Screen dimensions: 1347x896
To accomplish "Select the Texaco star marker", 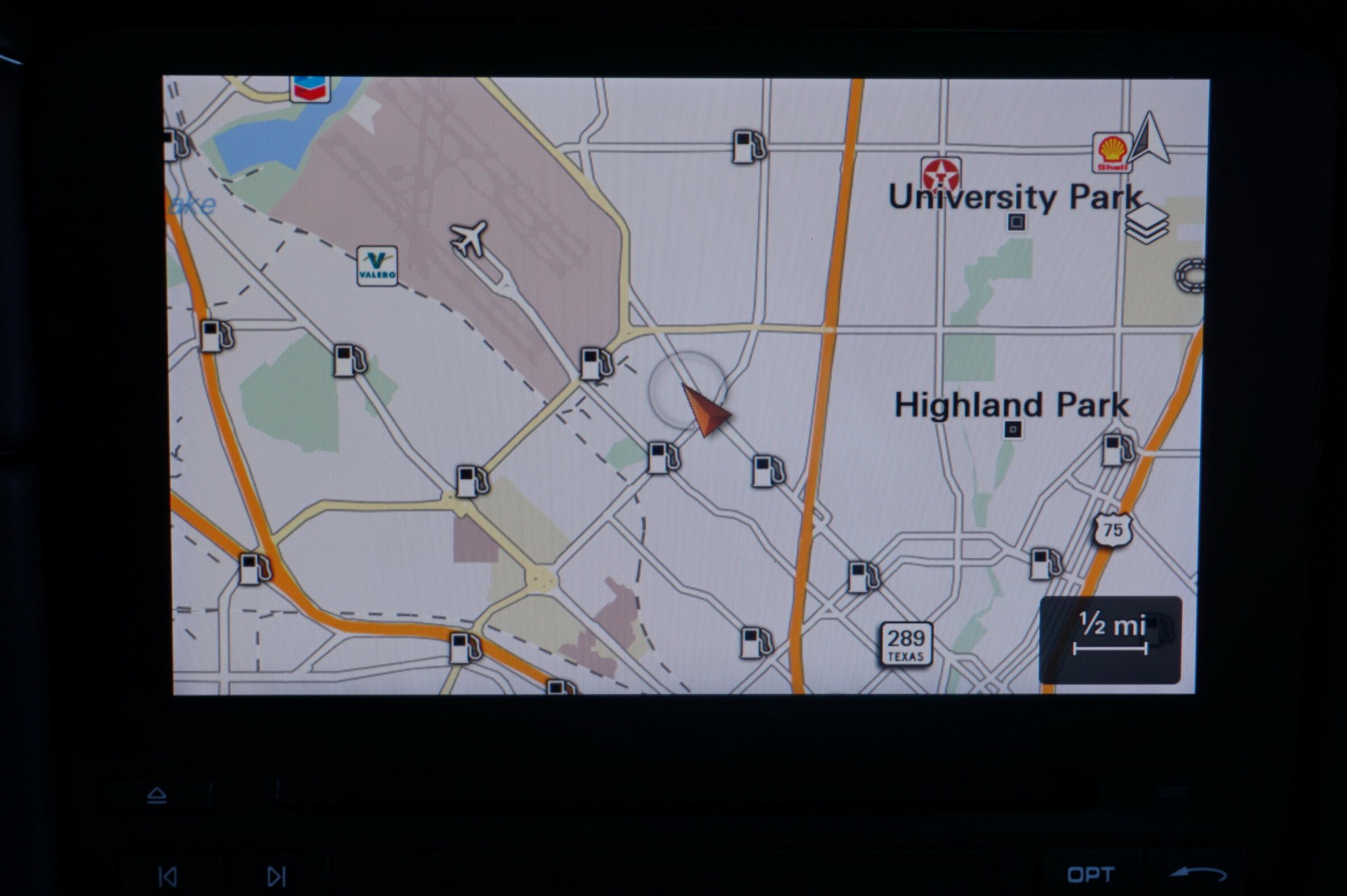I will [940, 174].
